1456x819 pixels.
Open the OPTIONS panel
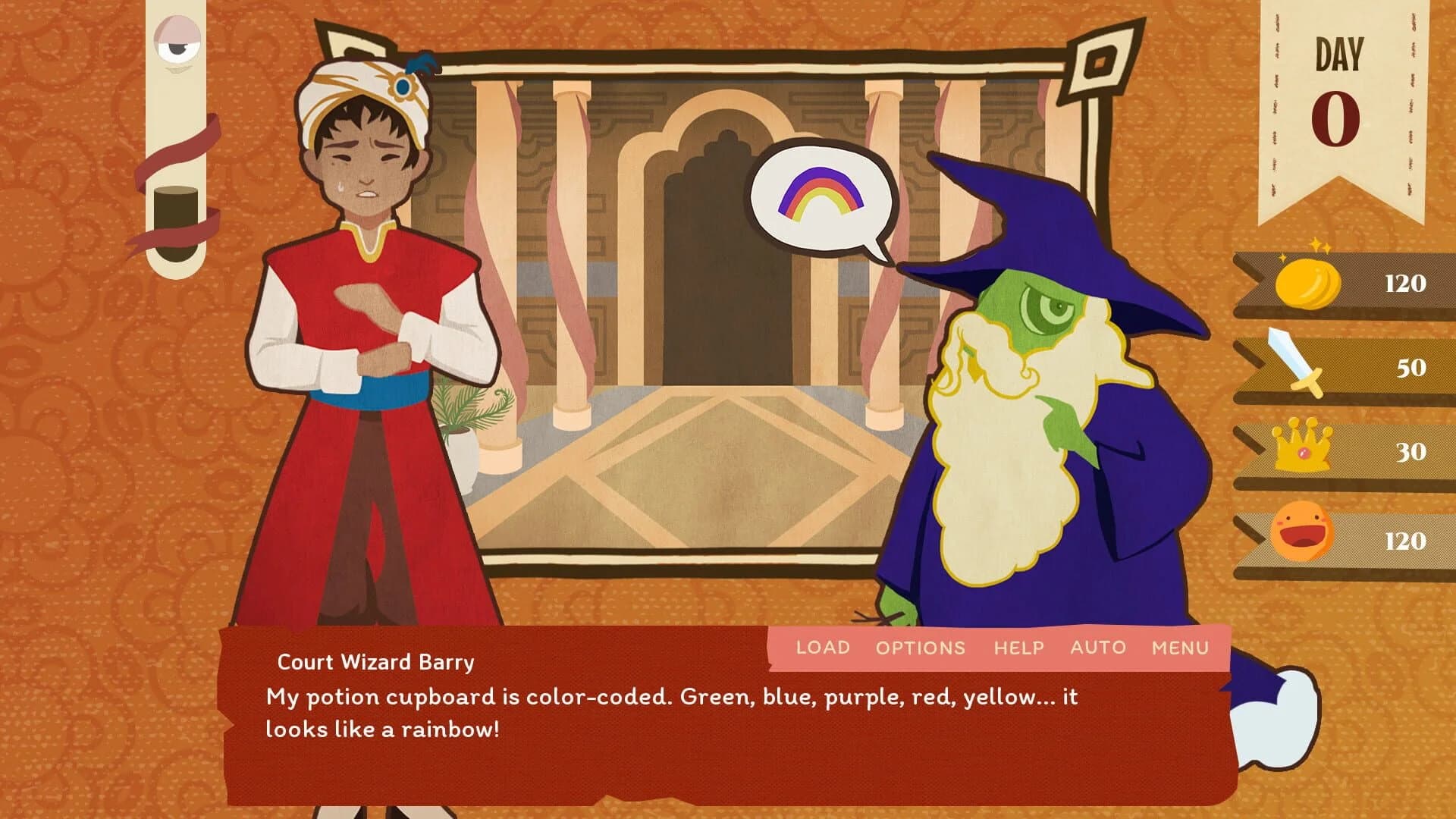920,648
